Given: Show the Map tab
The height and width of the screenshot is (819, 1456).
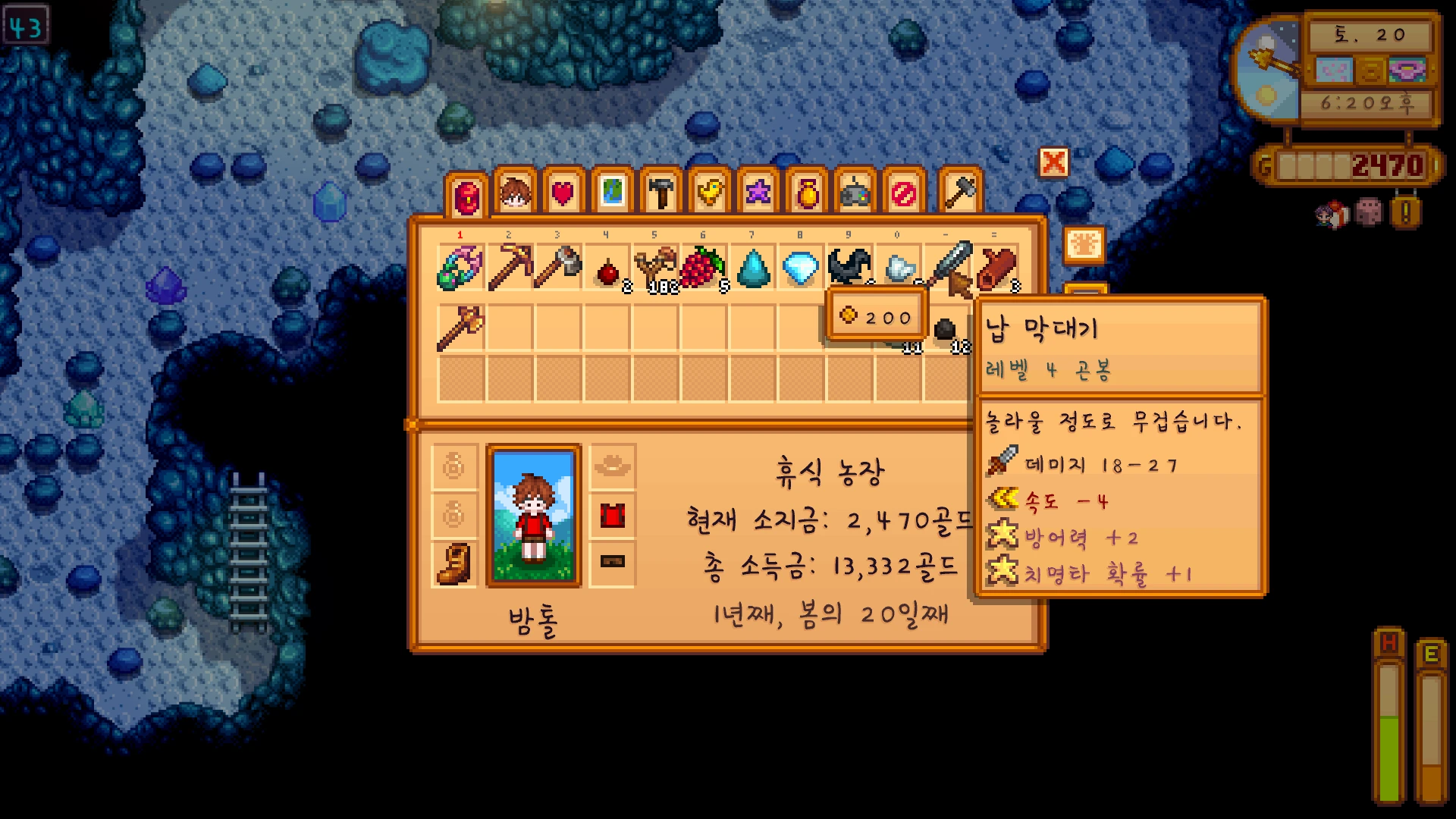Looking at the screenshot, I should coord(612,193).
